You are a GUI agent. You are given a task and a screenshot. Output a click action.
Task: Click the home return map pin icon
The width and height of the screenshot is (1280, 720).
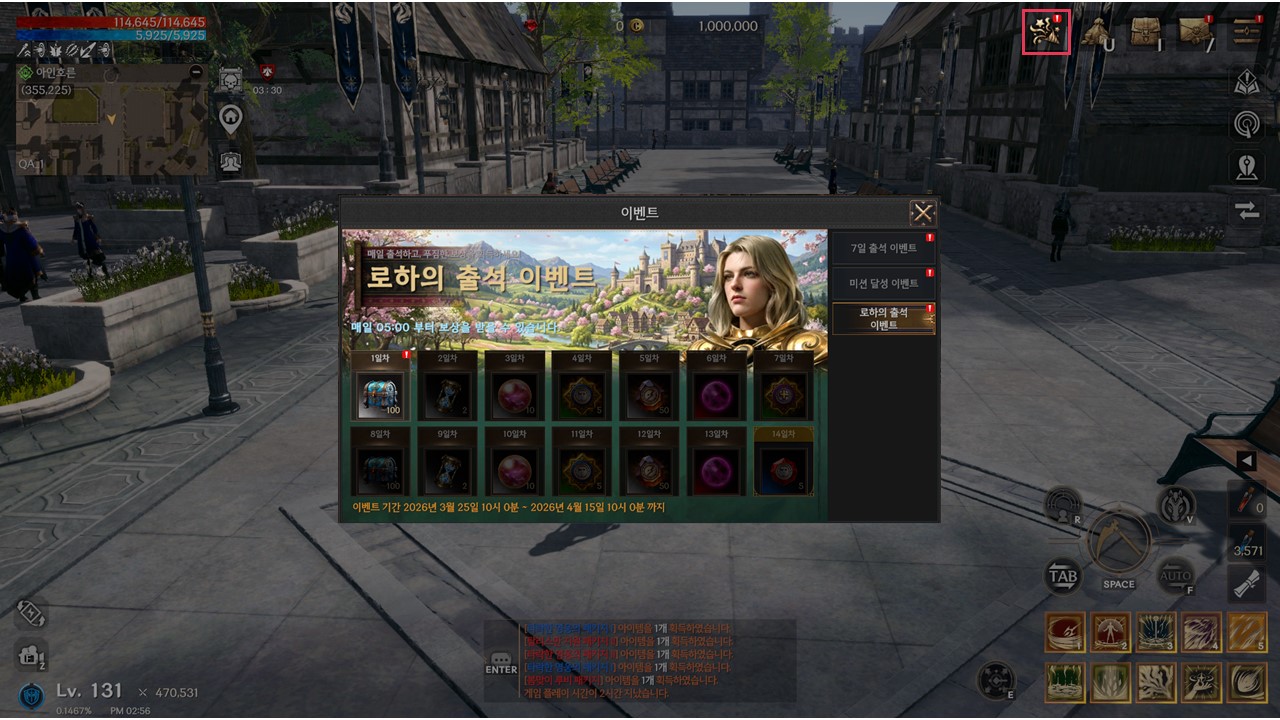(231, 119)
